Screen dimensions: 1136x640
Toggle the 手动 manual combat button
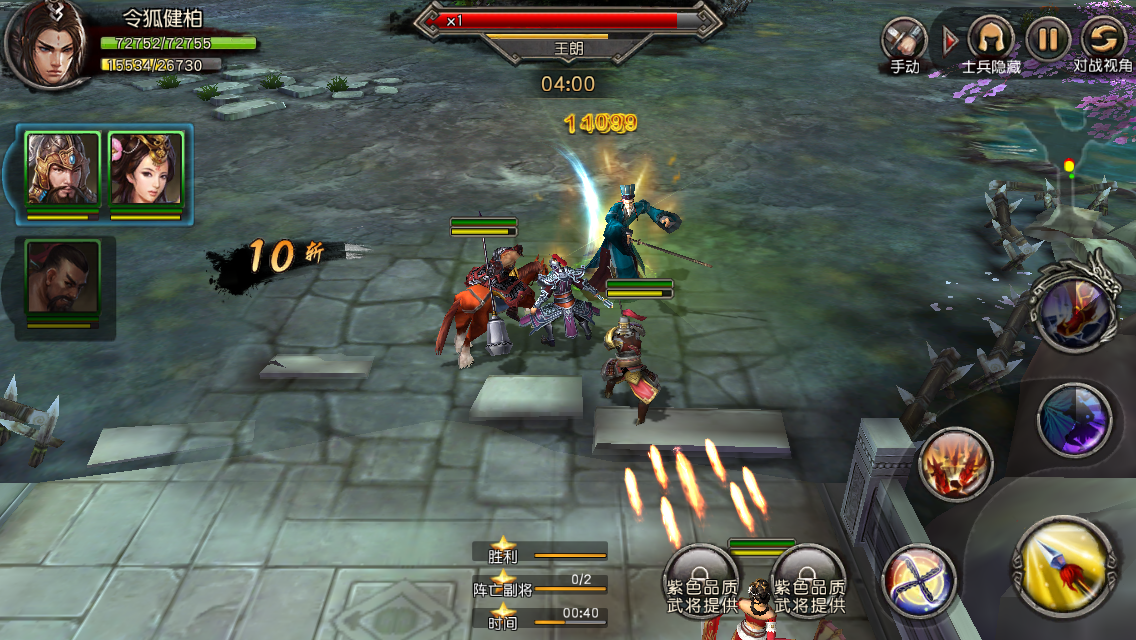903,41
